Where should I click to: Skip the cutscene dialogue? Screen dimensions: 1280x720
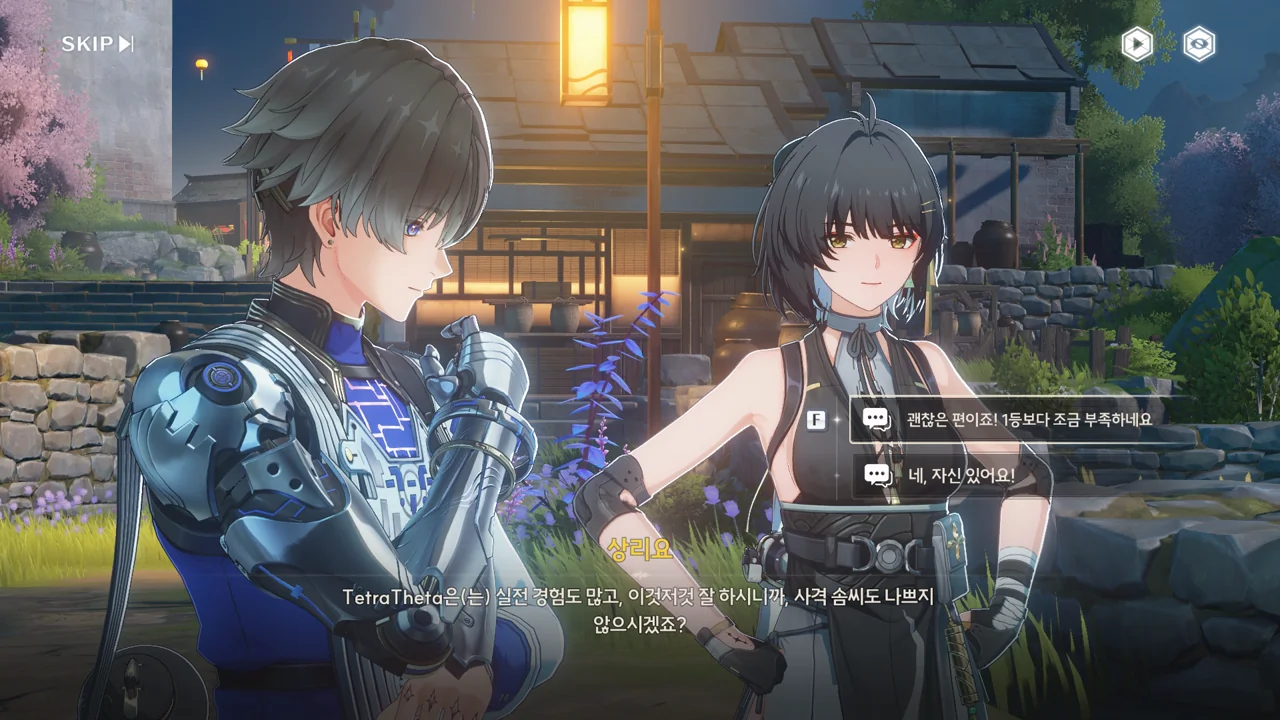97,44
